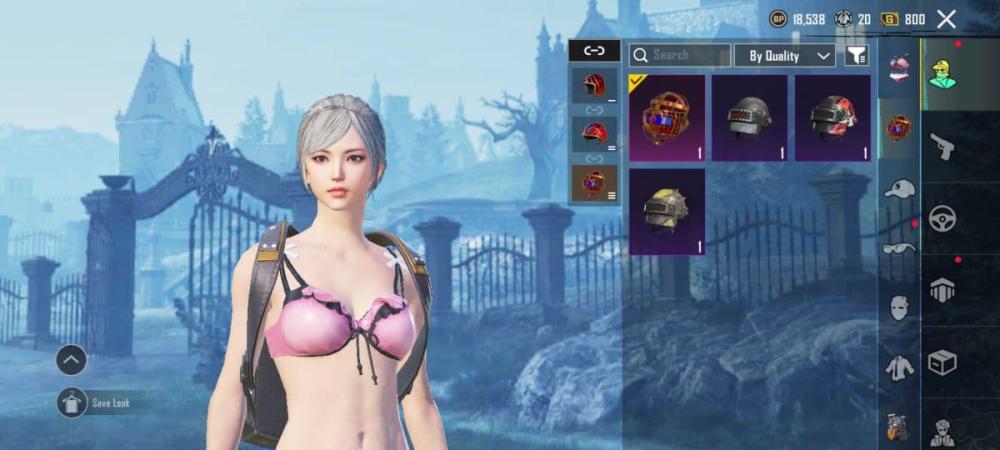Screen dimensions: 1000x450
Task: Close the inventory screen
Action: point(946,19)
